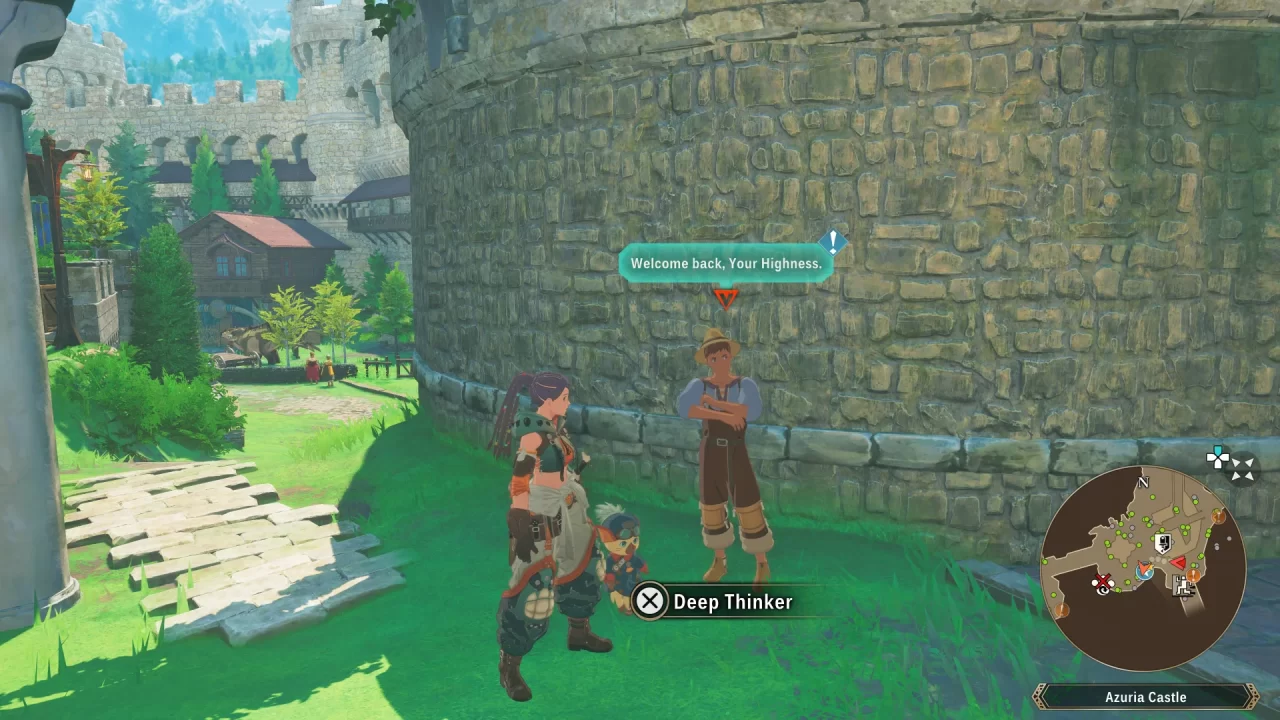Tap the player arrow cursor on the minimap
Image resolution: width=1280 pixels, height=720 pixels.
point(1144,568)
